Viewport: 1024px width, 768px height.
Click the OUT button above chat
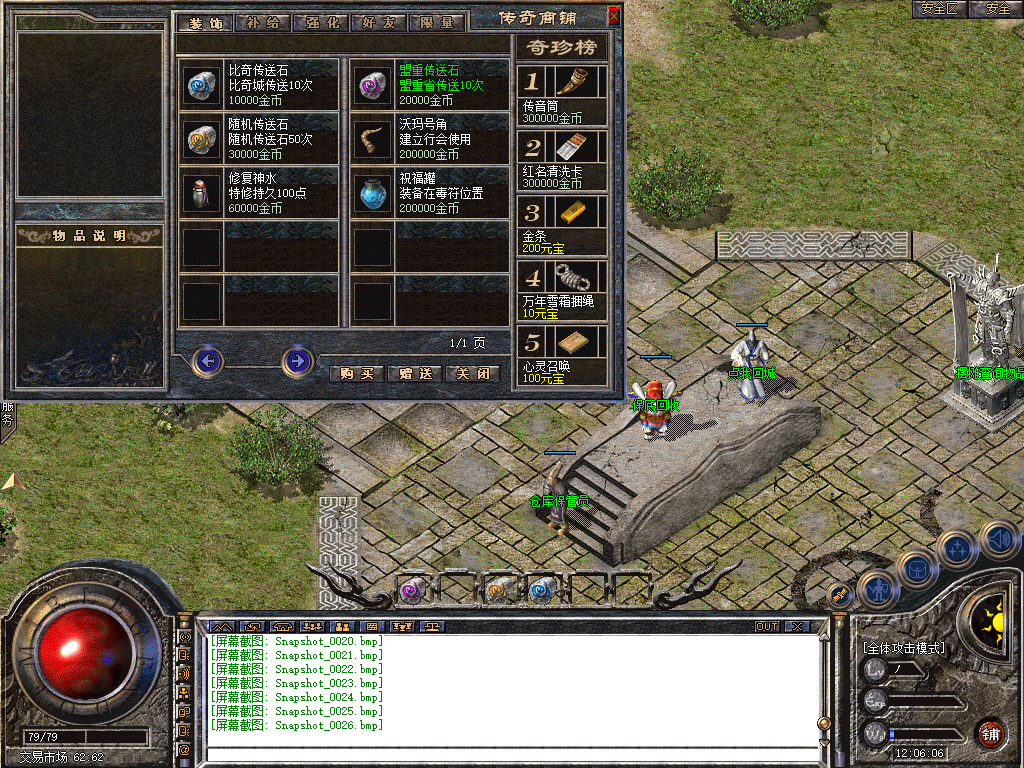click(x=766, y=627)
